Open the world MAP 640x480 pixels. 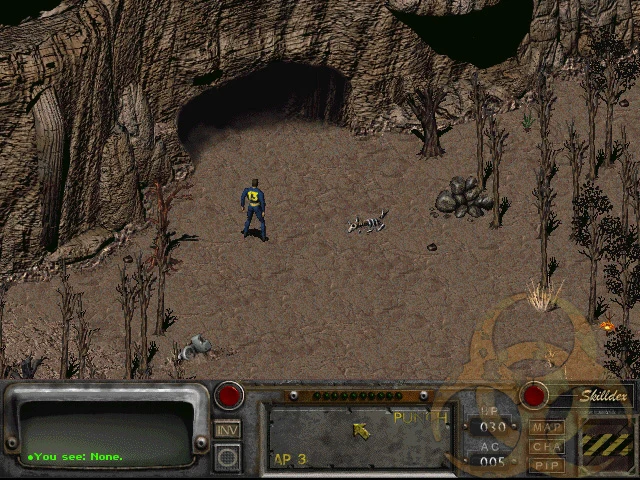[x=547, y=428]
